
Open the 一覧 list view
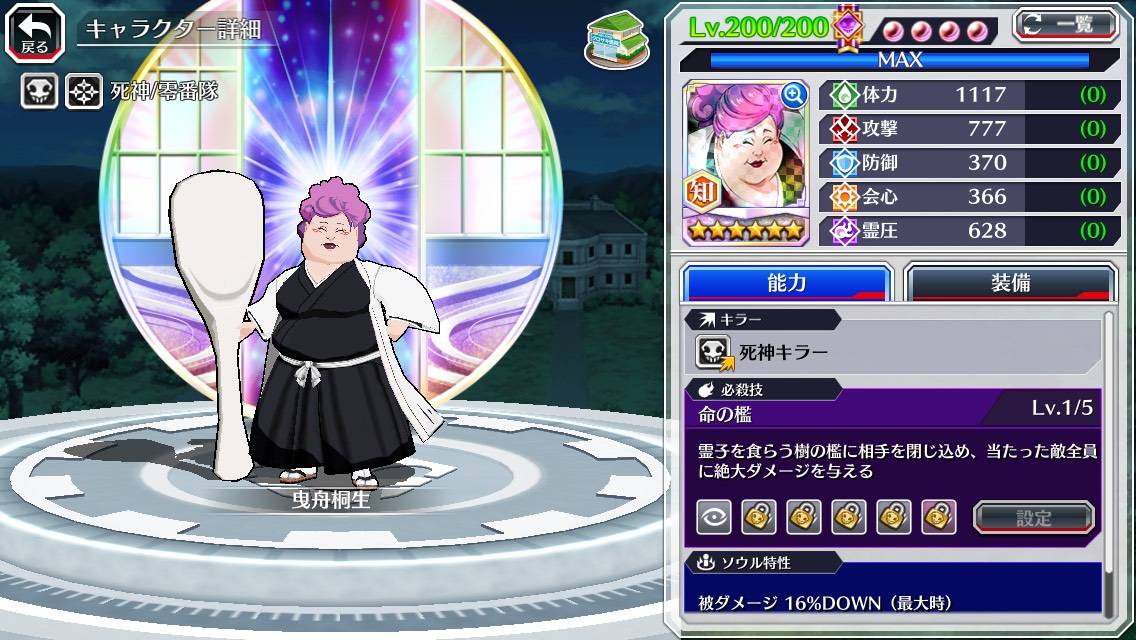coord(1066,26)
